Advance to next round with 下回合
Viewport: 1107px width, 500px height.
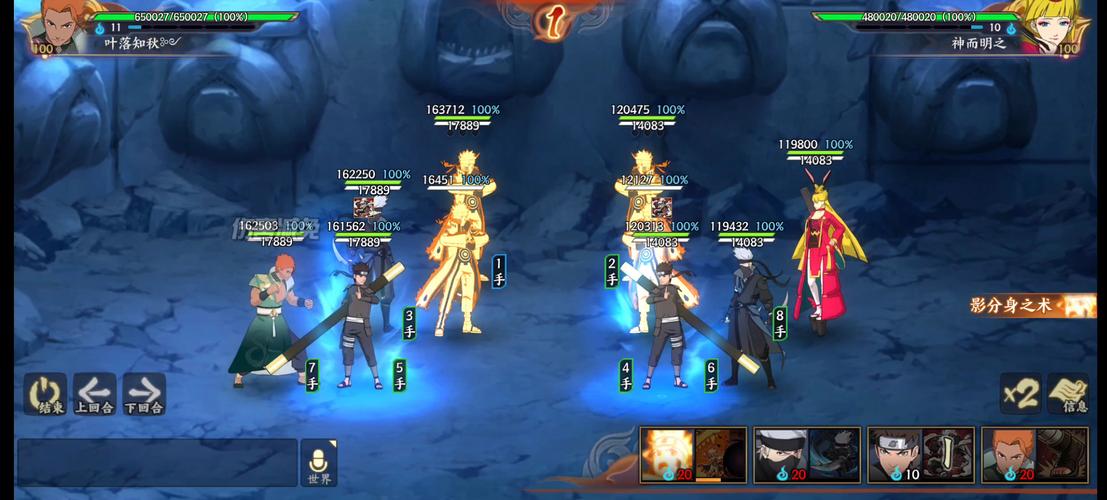144,394
